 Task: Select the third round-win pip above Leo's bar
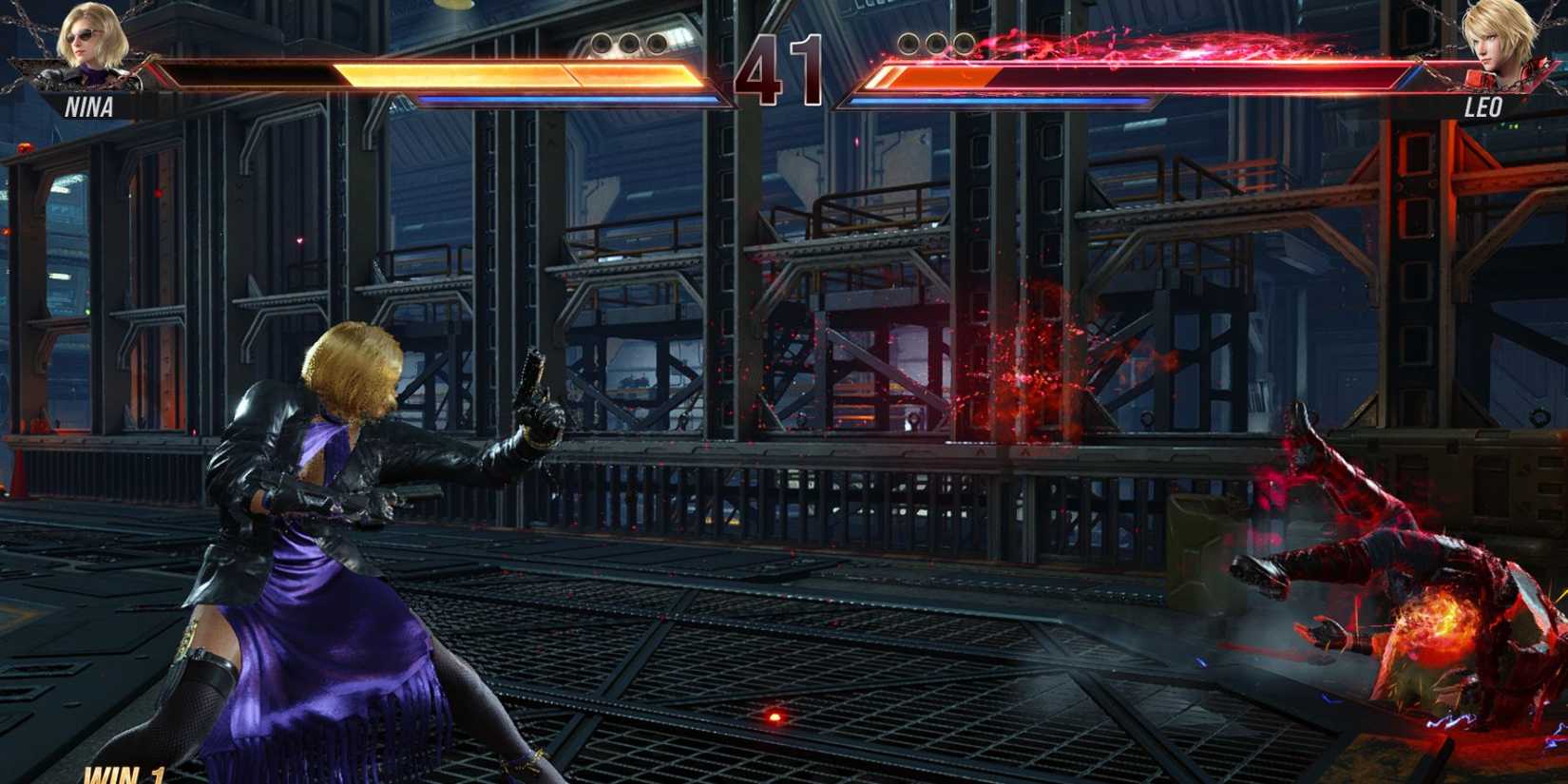point(966,43)
